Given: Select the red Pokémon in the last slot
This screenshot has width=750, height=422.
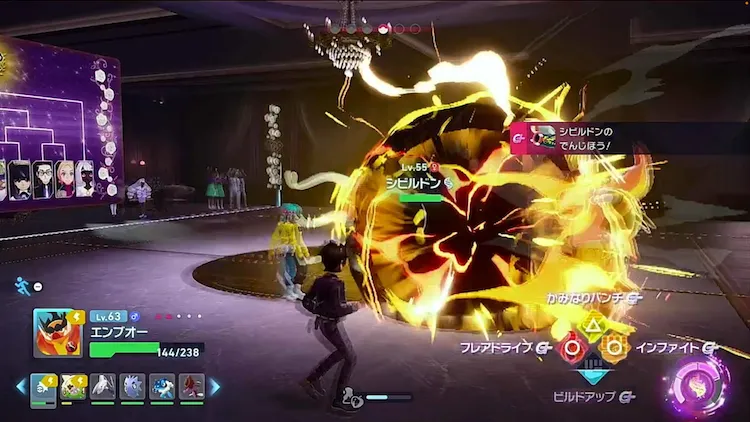Looking at the screenshot, I should [x=191, y=387].
